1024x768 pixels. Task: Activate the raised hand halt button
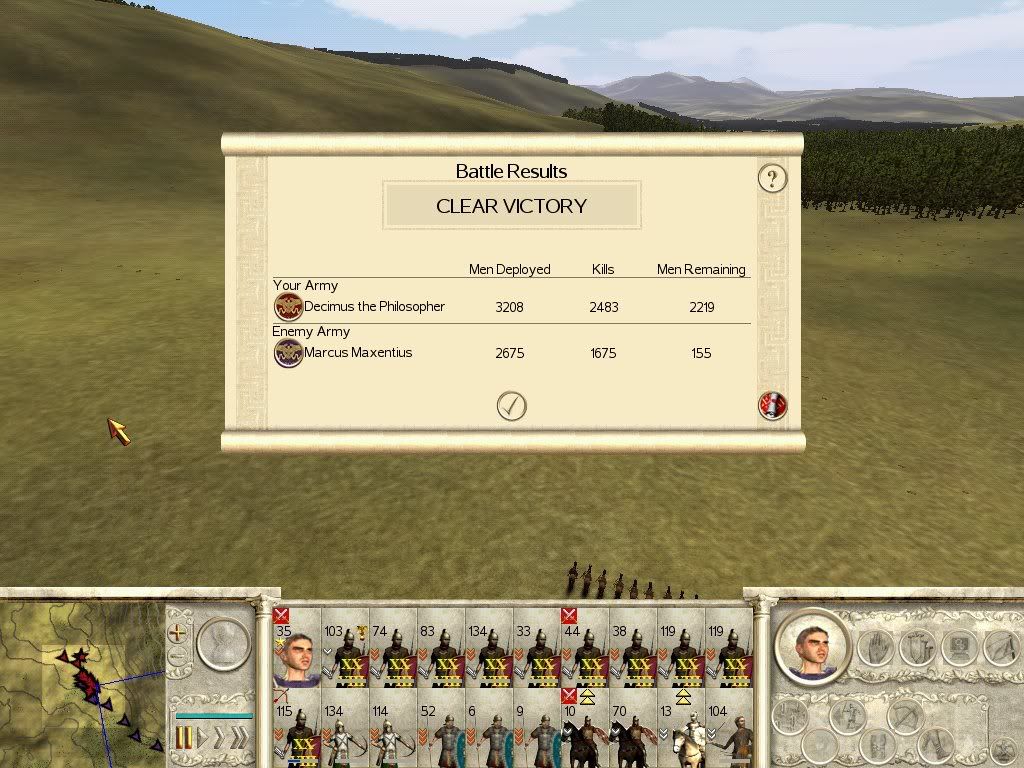[875, 646]
